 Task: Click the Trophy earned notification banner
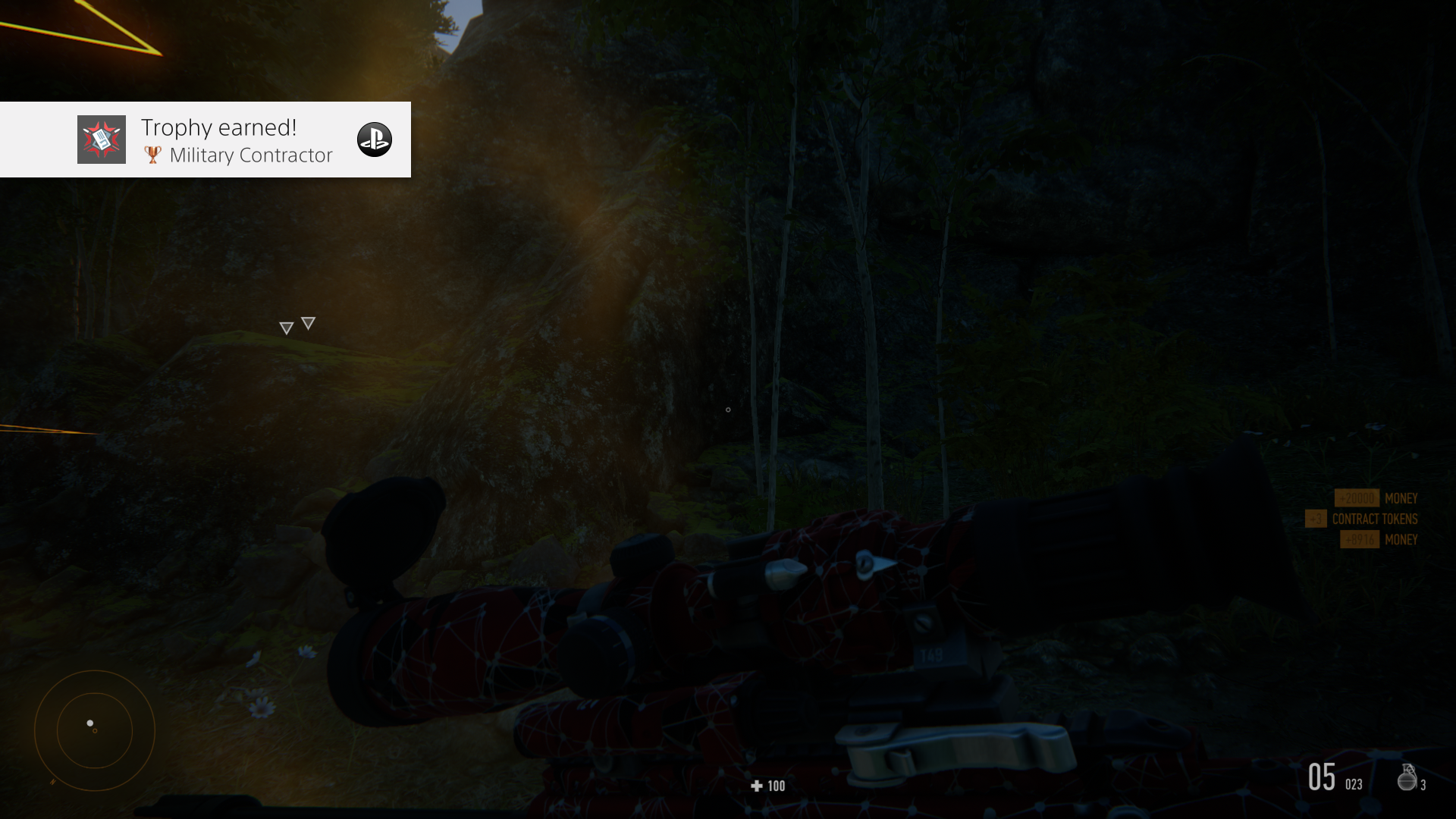click(205, 140)
